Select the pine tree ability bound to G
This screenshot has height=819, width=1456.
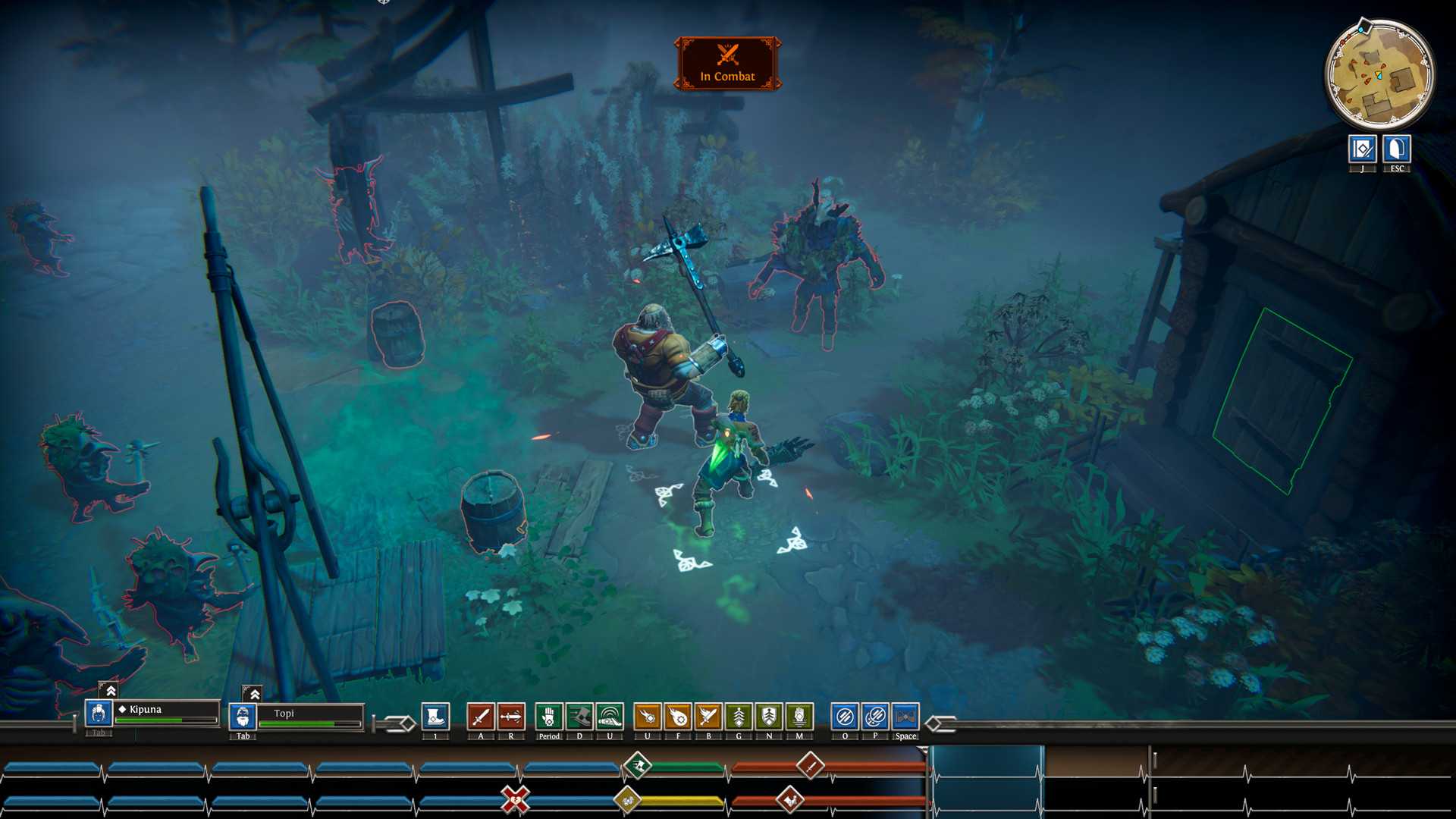739,716
